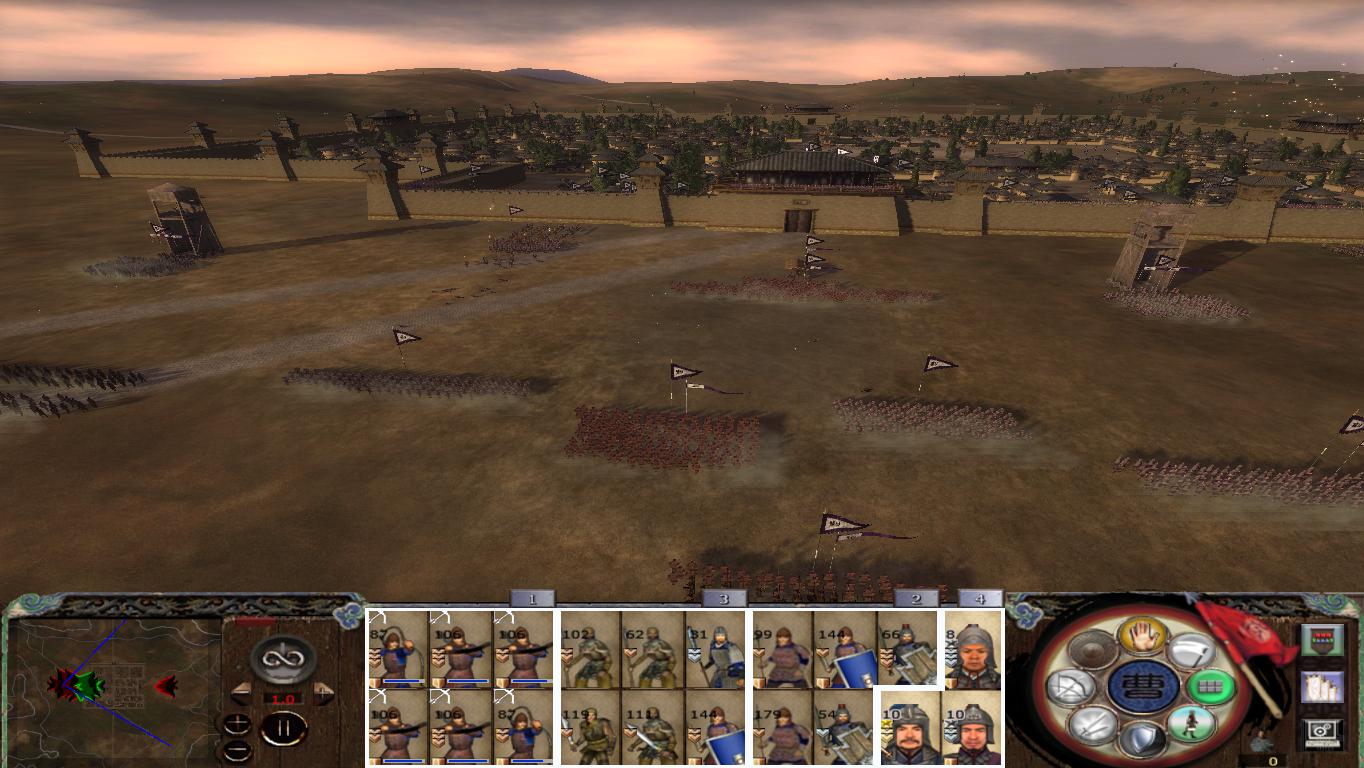This screenshot has height=768, width=1364.
Task: Select the special ability halberd icon
Action: pos(1192,651)
